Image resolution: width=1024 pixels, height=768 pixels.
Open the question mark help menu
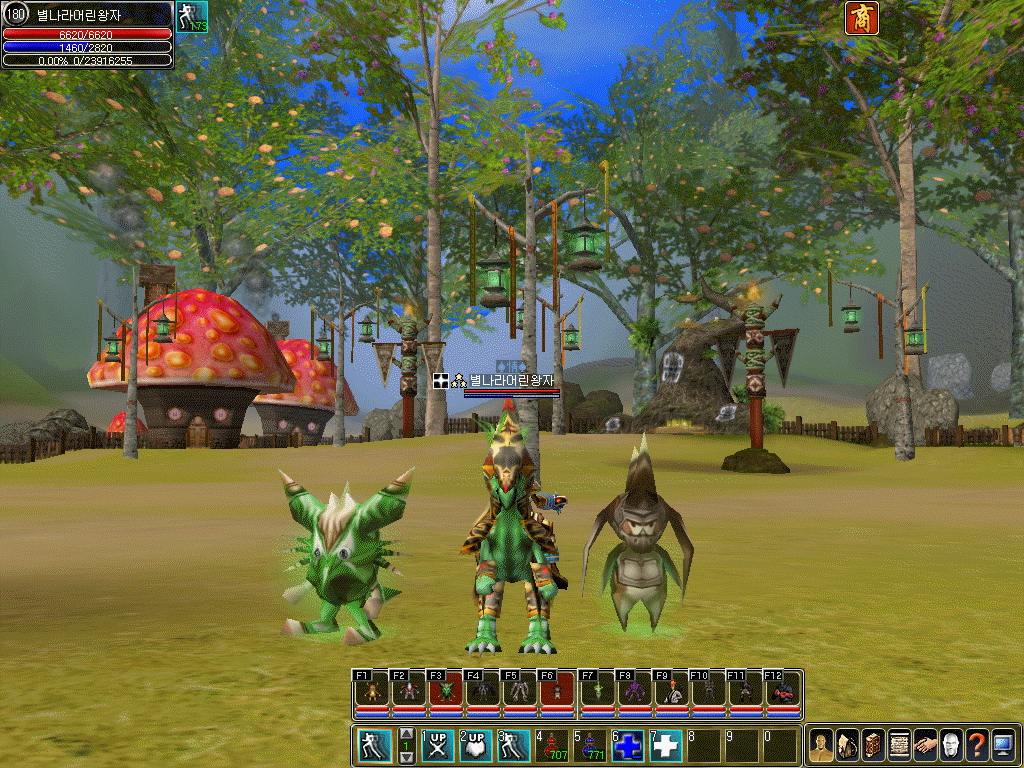977,745
